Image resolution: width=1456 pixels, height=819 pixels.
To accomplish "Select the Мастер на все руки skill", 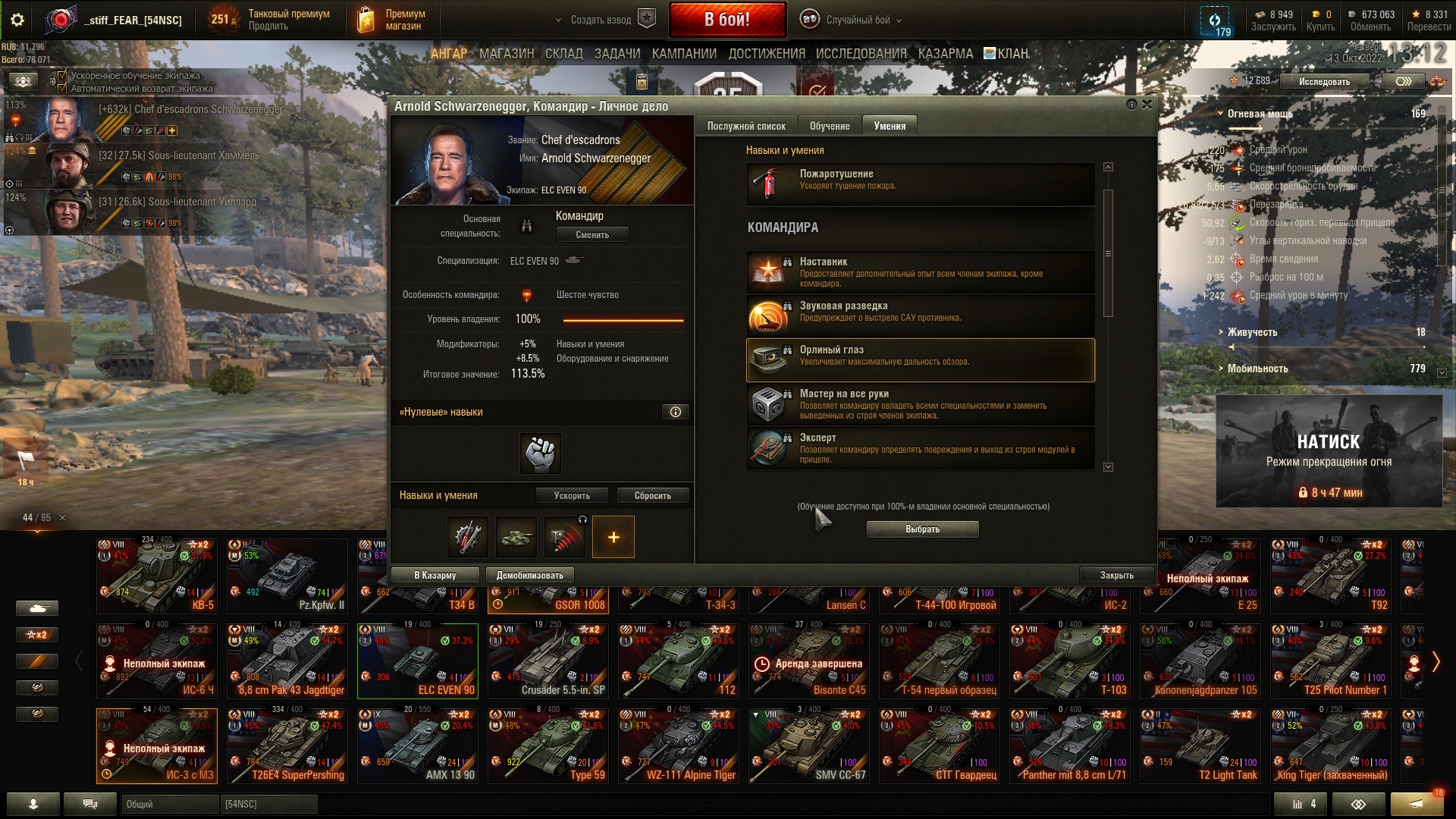I will (920, 403).
